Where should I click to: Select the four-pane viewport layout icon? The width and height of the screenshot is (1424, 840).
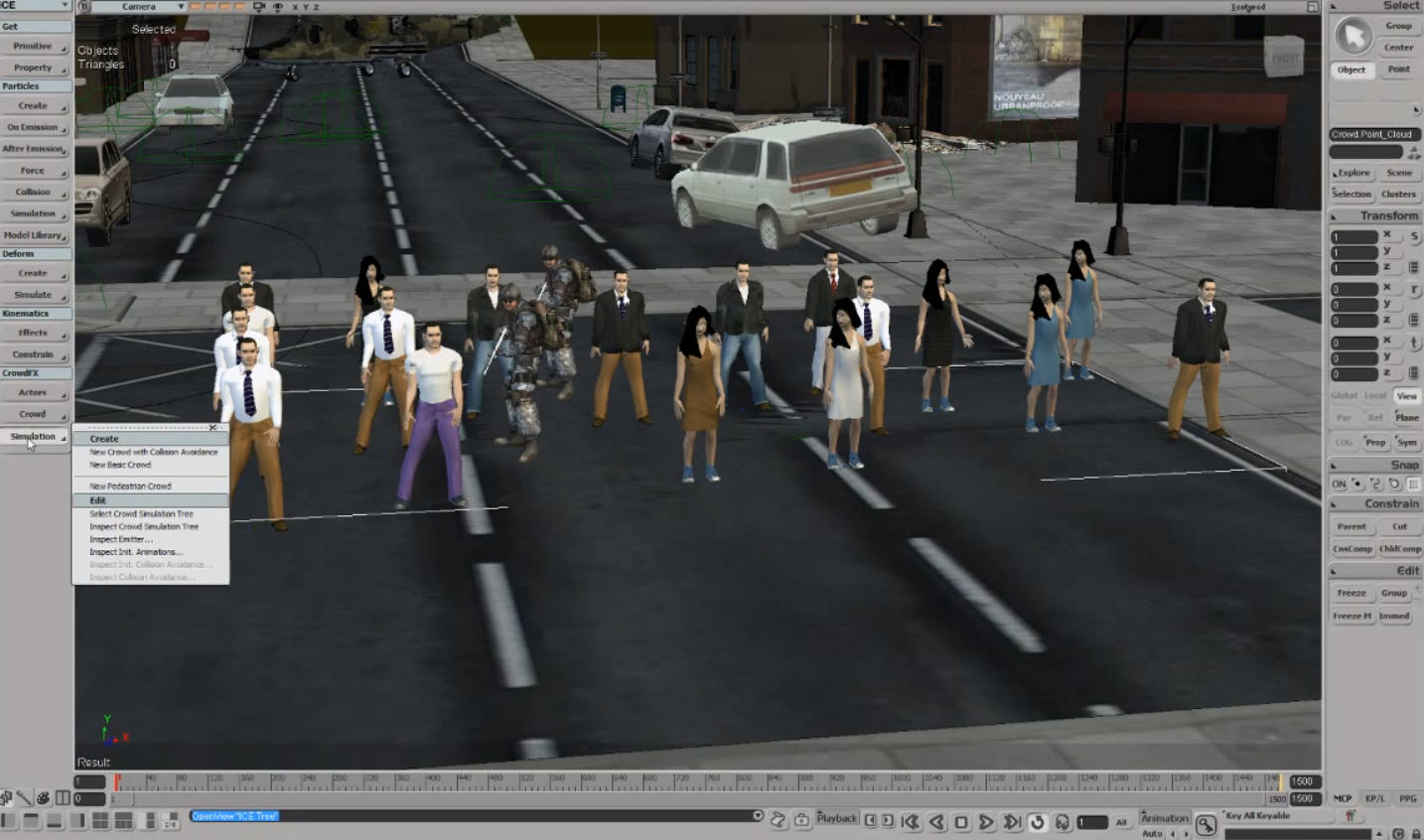tap(99, 820)
